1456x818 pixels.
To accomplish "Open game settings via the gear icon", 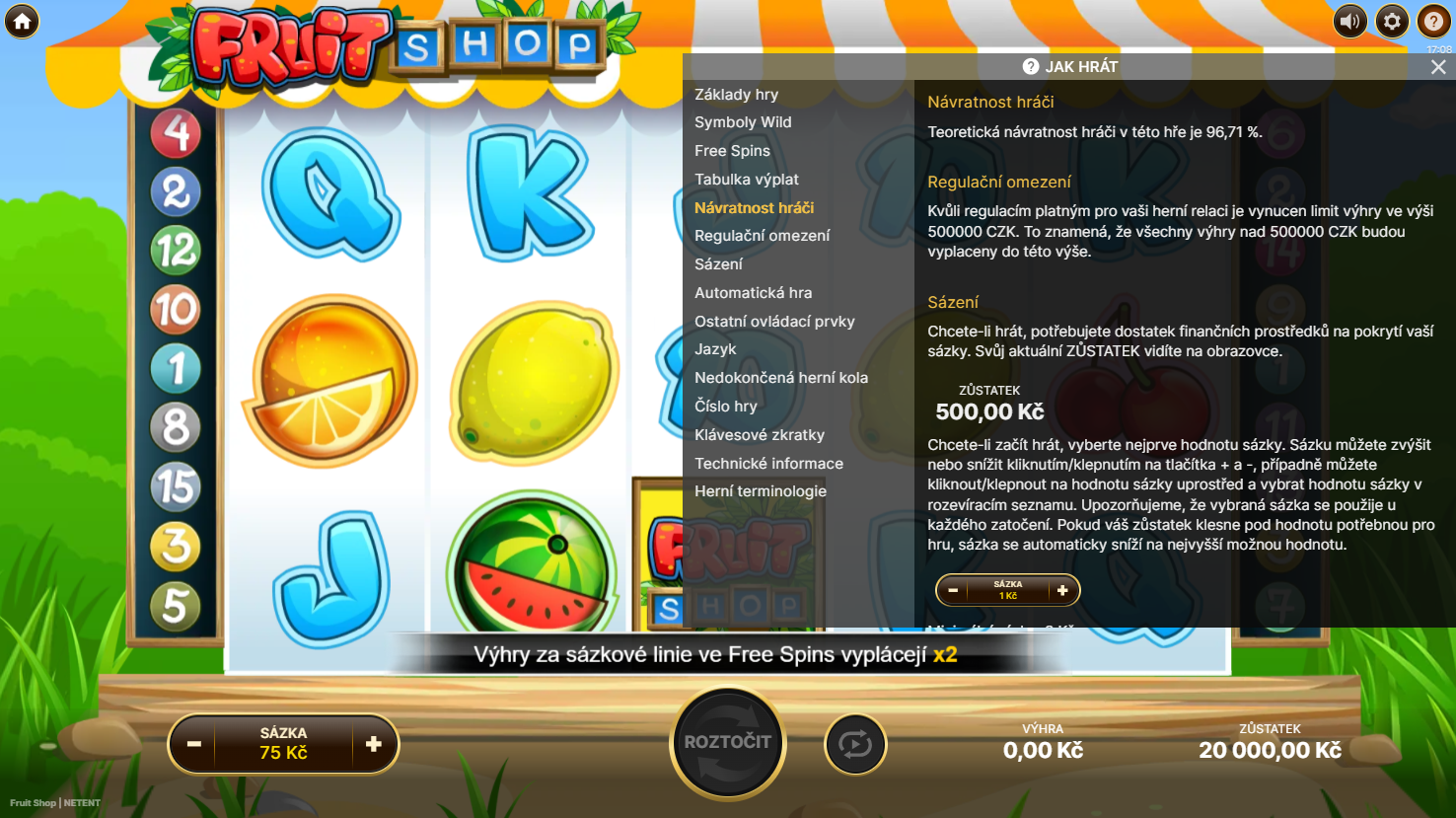I will tap(1392, 21).
